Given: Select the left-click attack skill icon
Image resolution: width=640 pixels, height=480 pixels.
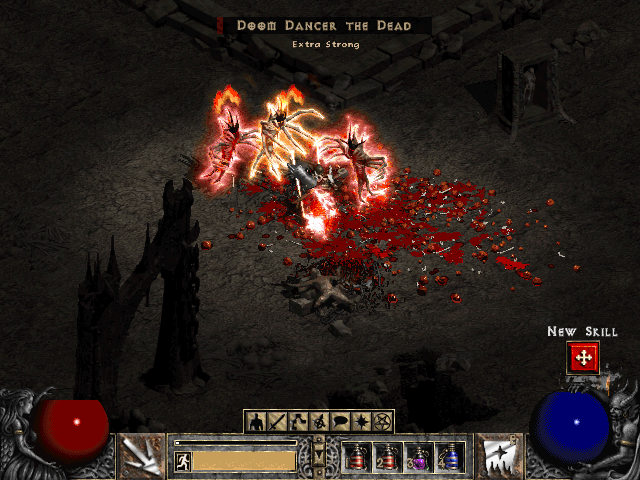Looking at the screenshot, I should pos(142,455).
